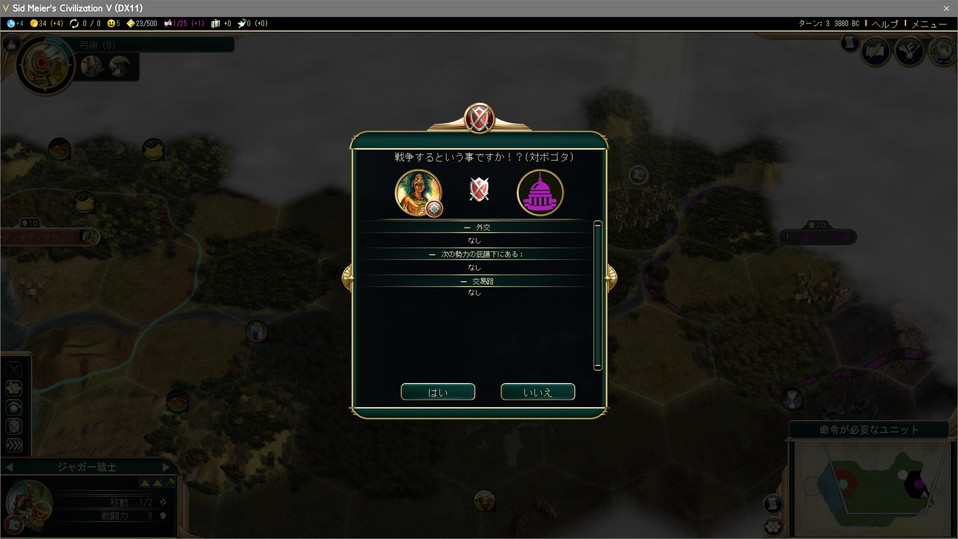
Task: Cycle to the next unit arrow
Action: coord(167,467)
